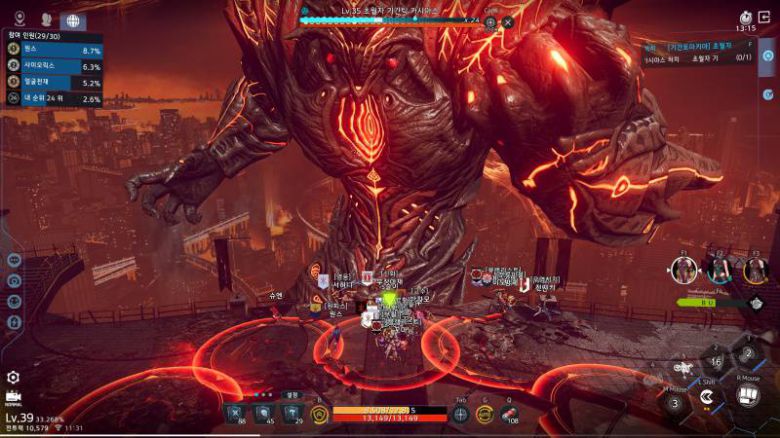
Task: Activate the gold circular skill icon
Action: pos(486,414)
